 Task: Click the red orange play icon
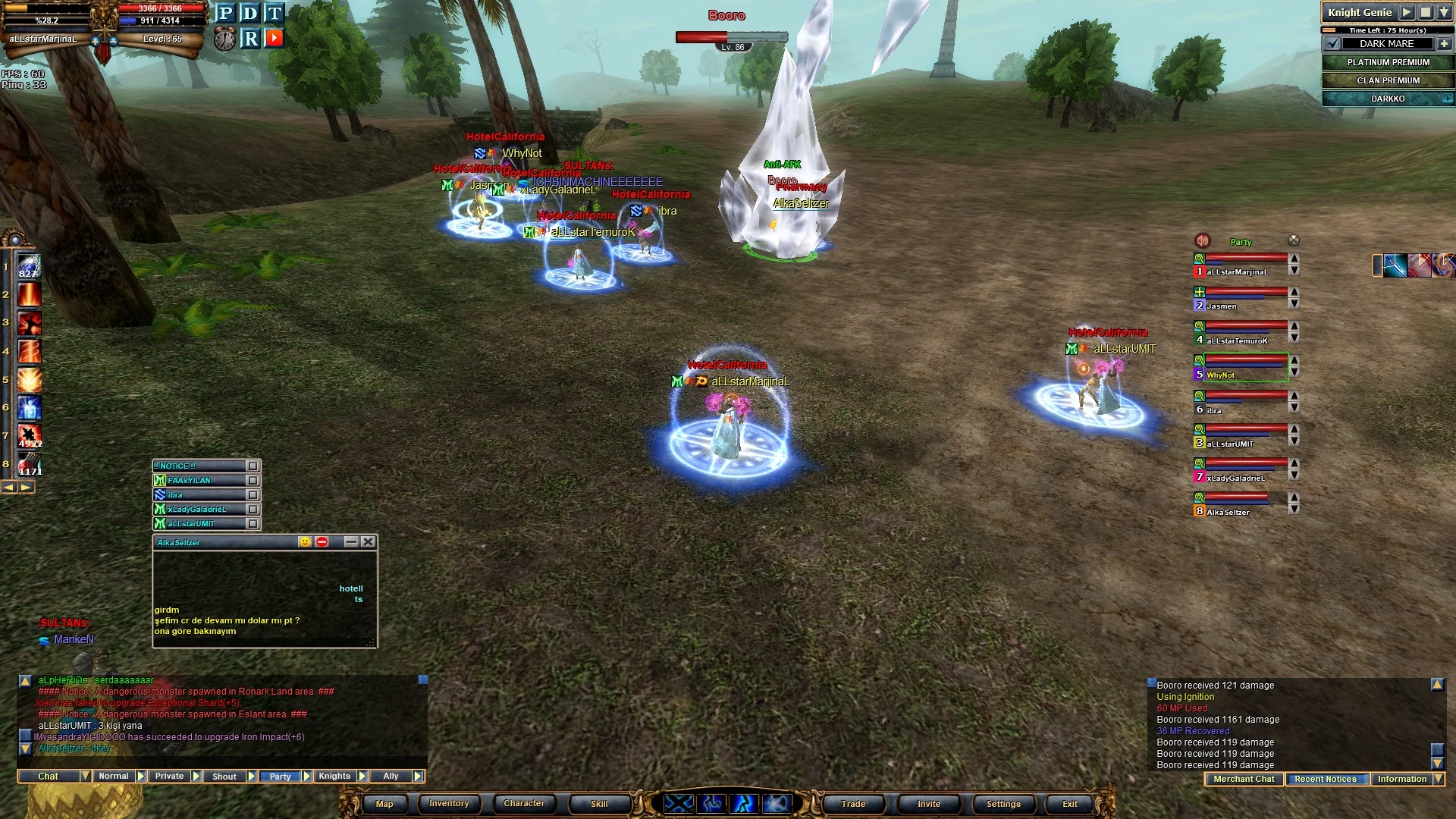click(x=275, y=38)
